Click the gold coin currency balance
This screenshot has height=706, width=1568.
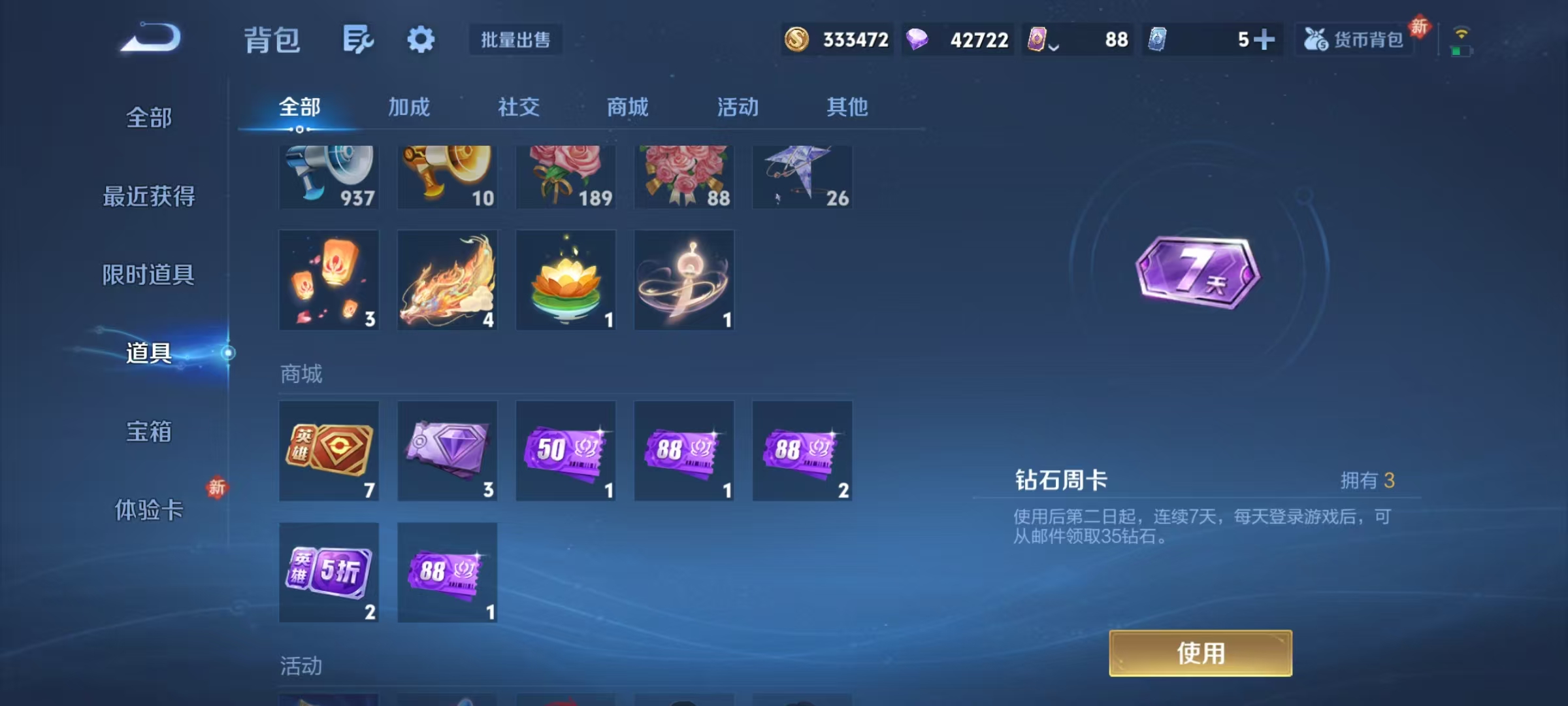coord(836,39)
